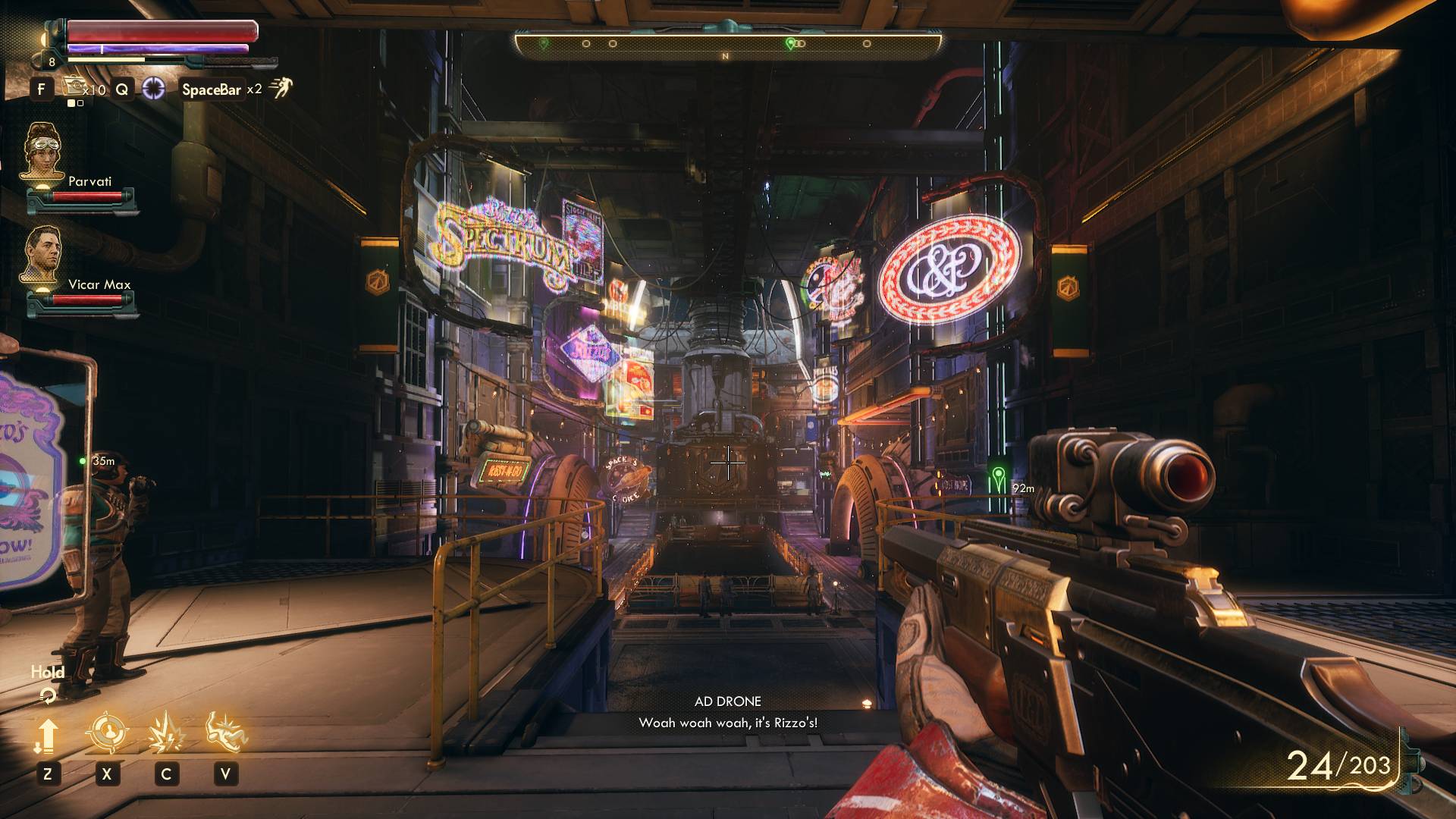Select Parvati's companion portrait
Image resolution: width=1456 pixels, height=819 pixels.
click(43, 154)
